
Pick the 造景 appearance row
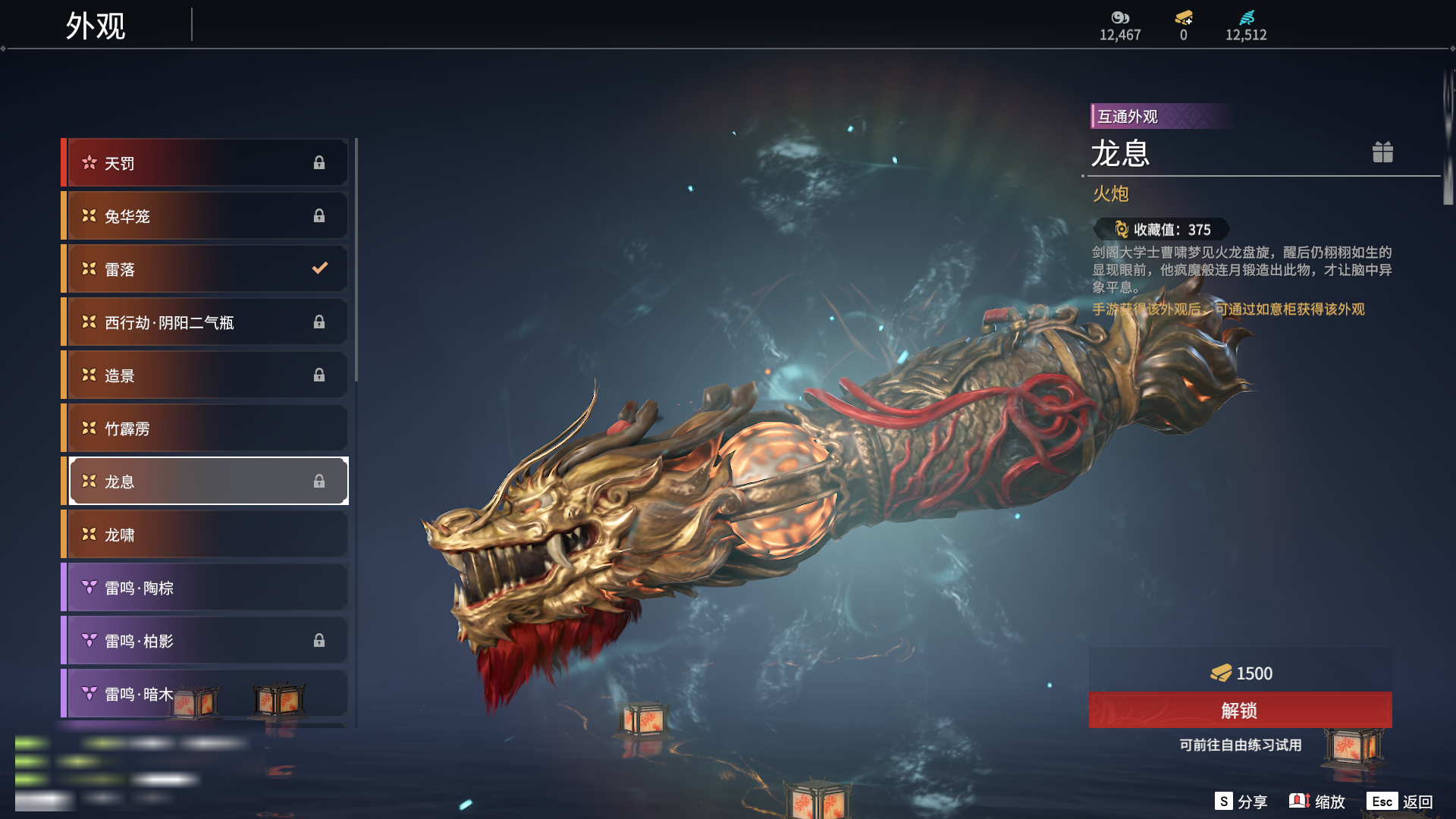(205, 375)
